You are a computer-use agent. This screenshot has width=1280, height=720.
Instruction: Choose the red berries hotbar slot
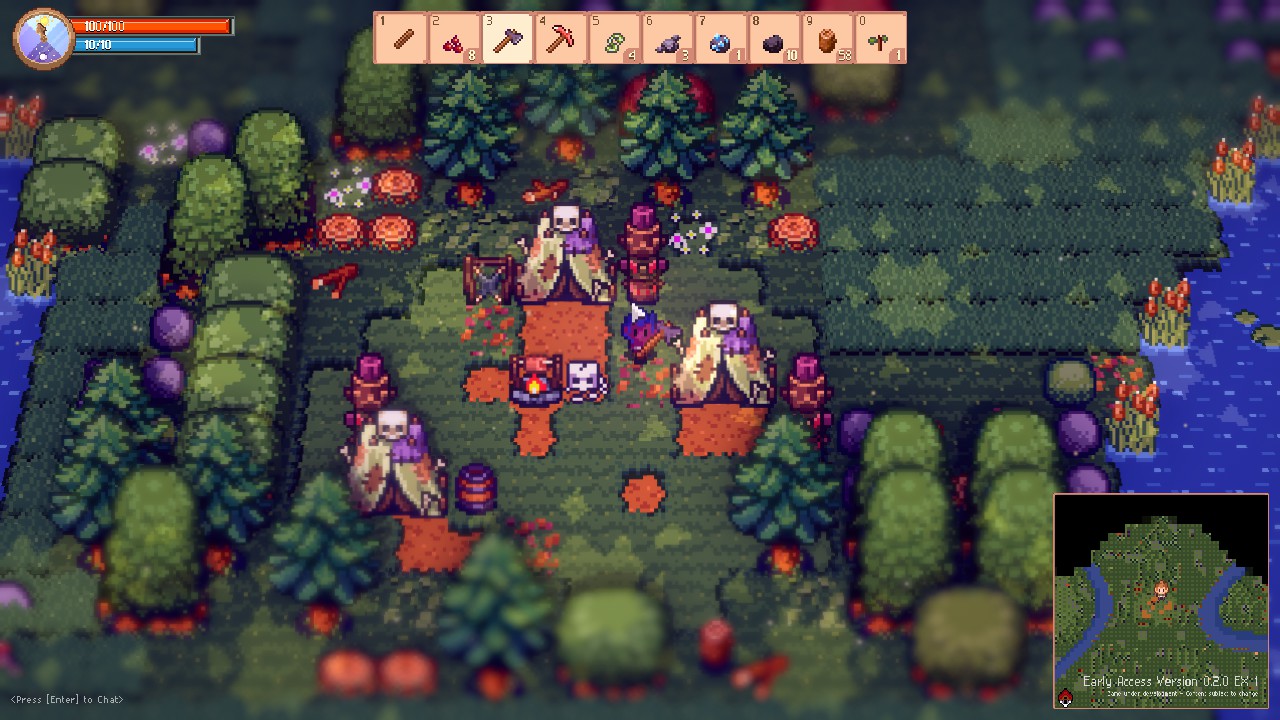pos(455,39)
